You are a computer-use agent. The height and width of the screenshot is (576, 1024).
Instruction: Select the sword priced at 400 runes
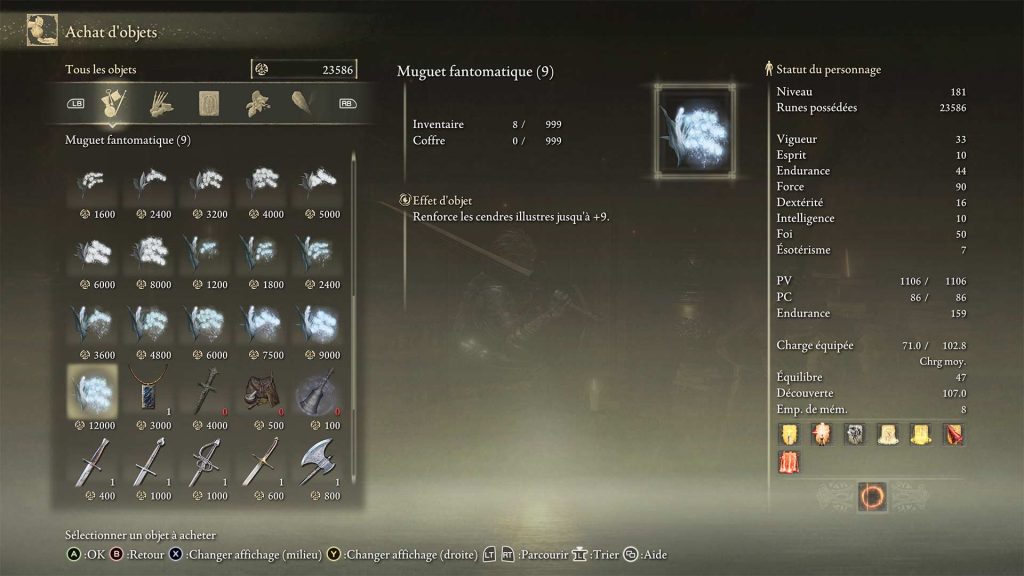(x=92, y=461)
